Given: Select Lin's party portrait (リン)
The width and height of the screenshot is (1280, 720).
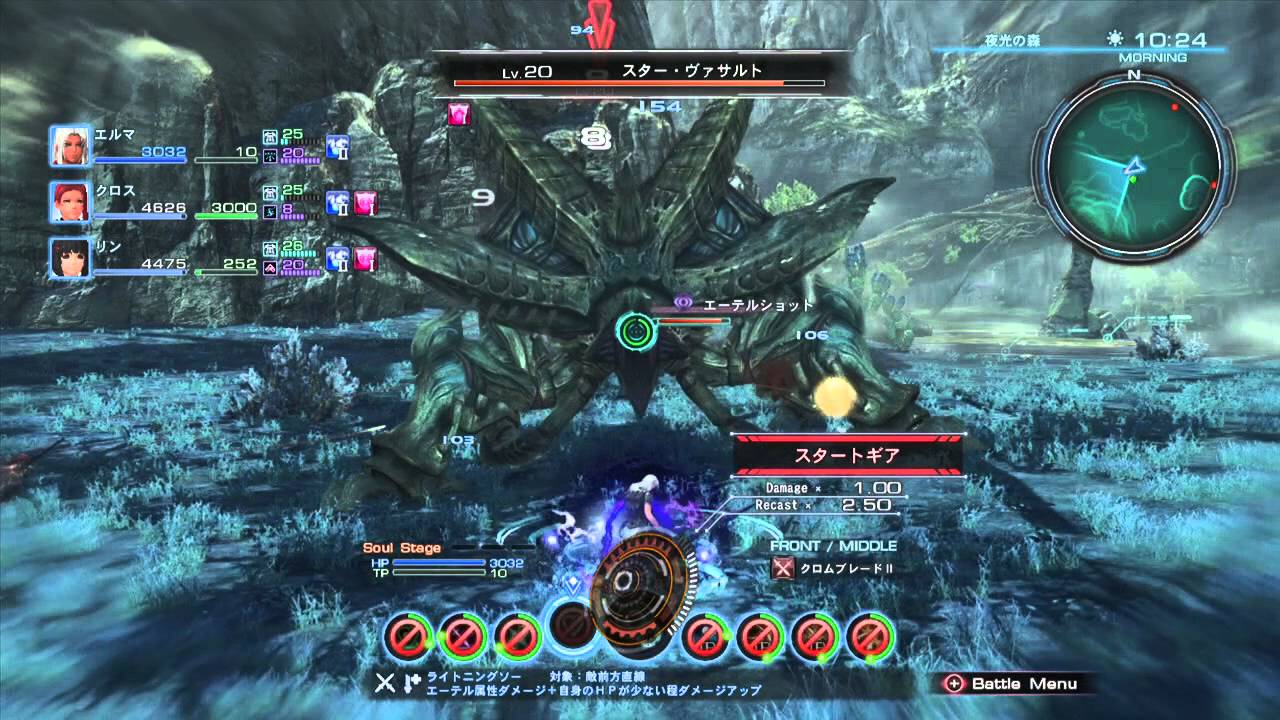Looking at the screenshot, I should 70,259.
